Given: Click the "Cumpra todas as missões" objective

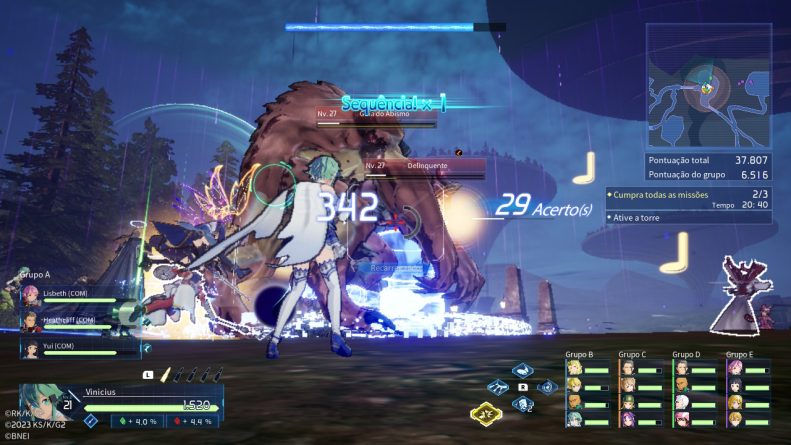Looking at the screenshot, I should 660,193.
